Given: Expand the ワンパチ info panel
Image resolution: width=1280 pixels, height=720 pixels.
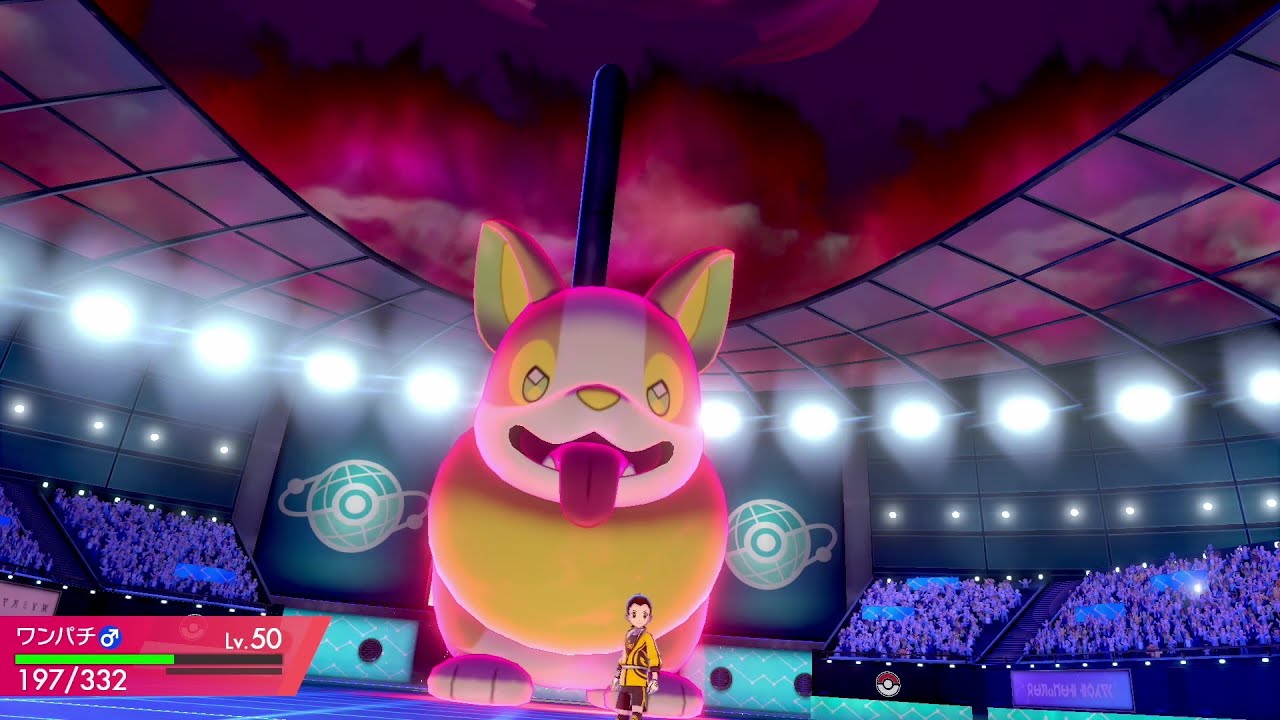Looking at the screenshot, I should click(55, 636).
